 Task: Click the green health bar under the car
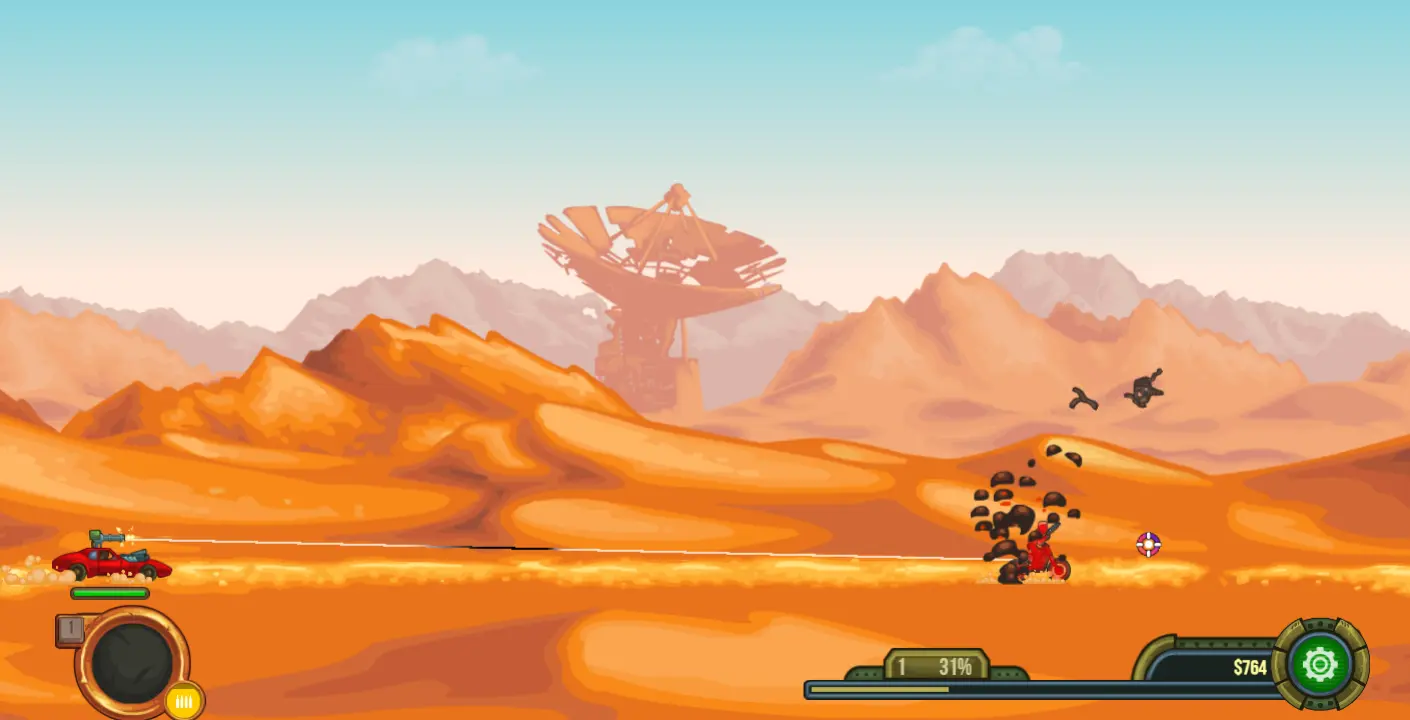click(x=108, y=592)
